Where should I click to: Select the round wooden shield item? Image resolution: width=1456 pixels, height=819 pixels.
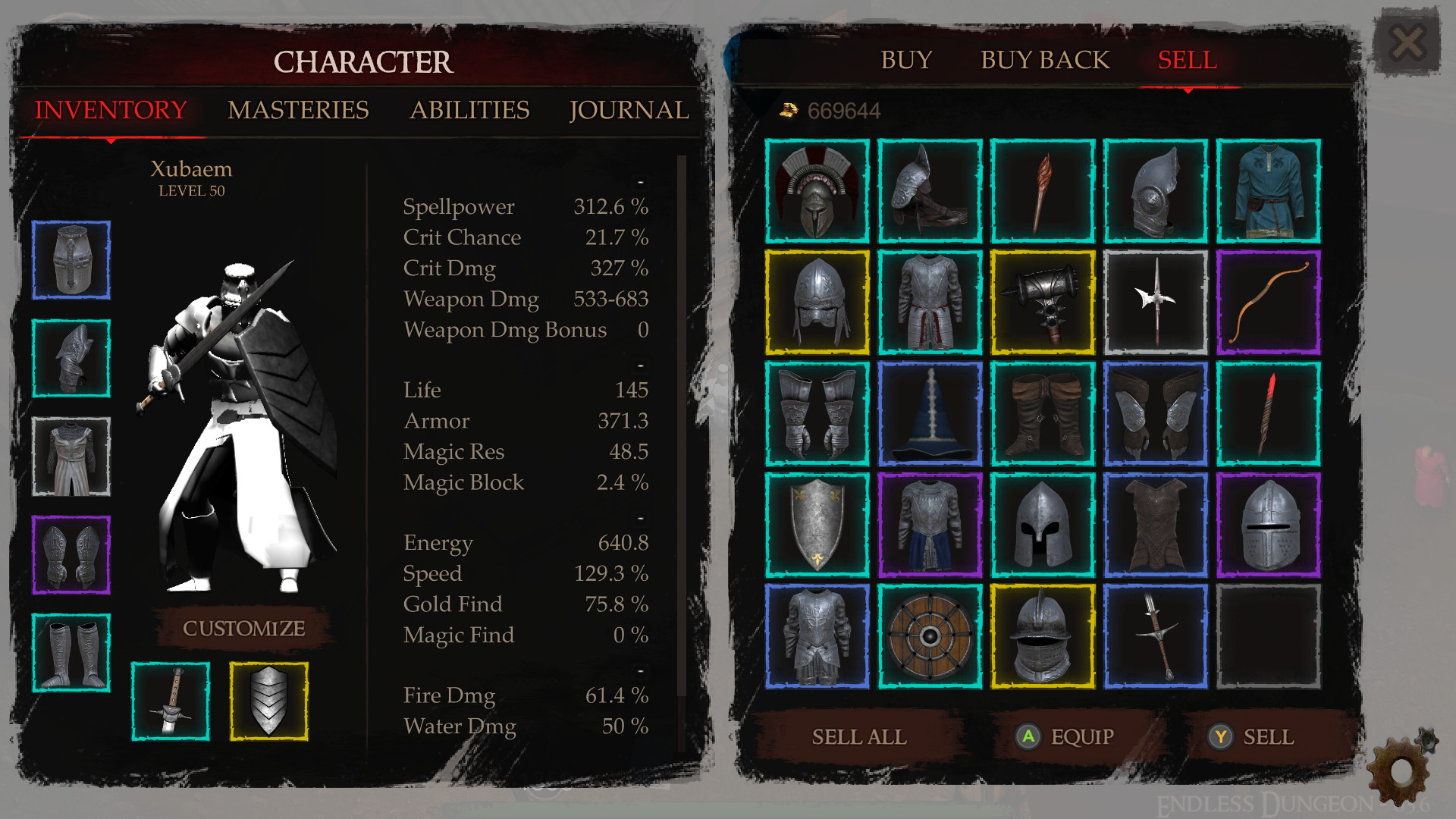pyautogui.click(x=930, y=635)
